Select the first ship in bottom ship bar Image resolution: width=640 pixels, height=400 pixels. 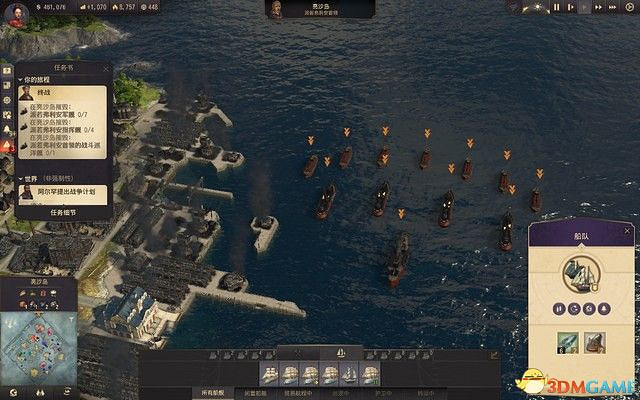click(270, 373)
